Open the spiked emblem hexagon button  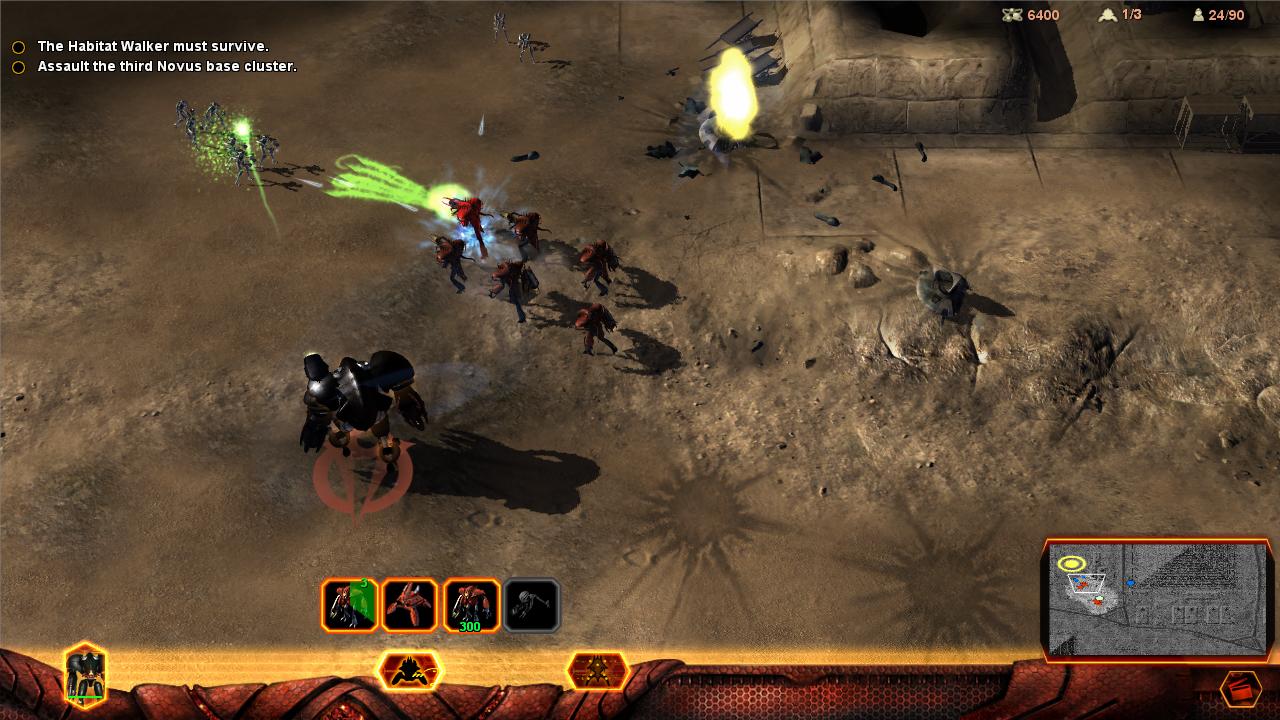click(x=597, y=670)
